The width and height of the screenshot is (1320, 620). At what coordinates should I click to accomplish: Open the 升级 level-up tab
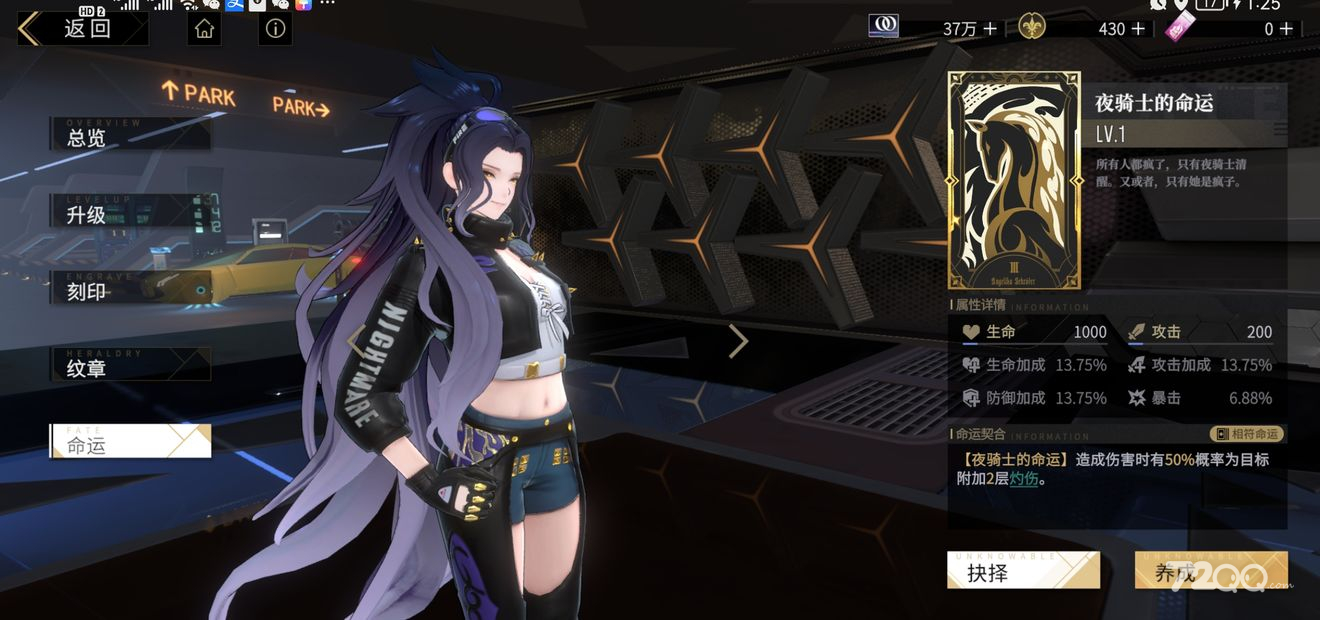(x=130, y=213)
